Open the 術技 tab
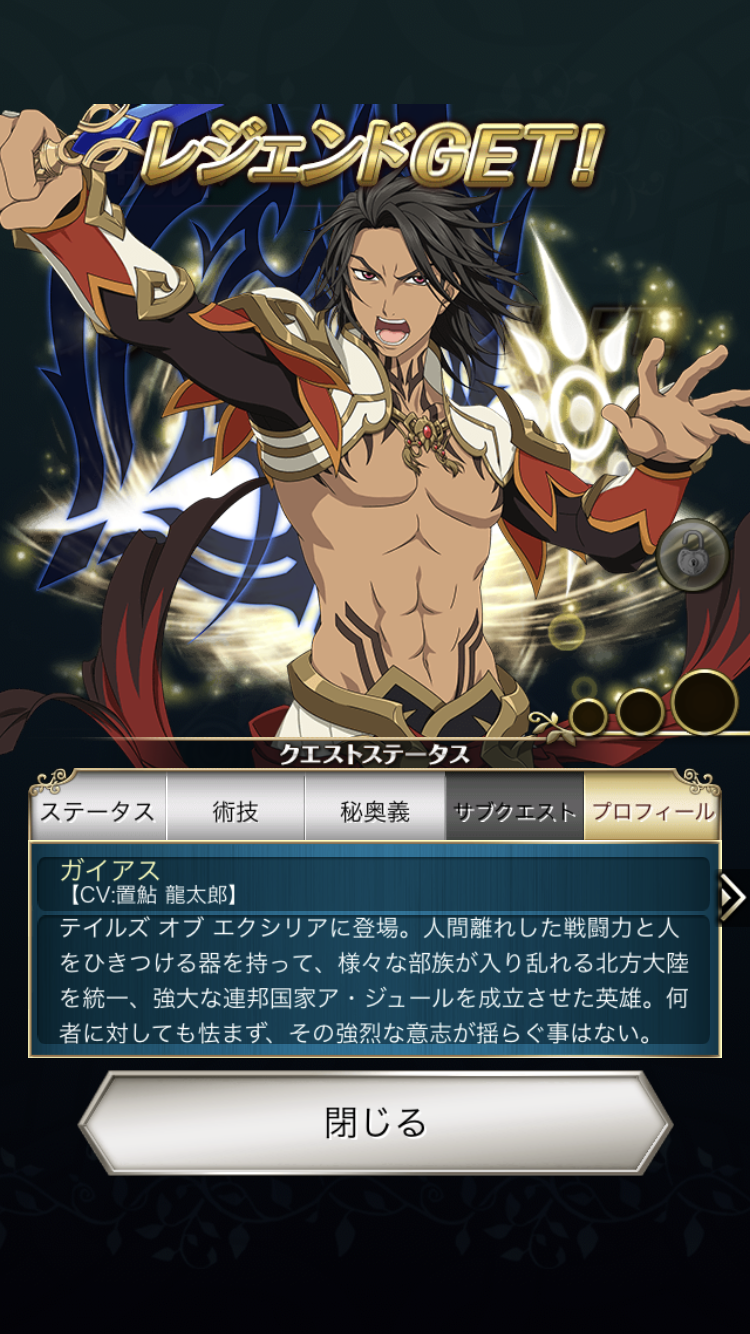 (236, 811)
